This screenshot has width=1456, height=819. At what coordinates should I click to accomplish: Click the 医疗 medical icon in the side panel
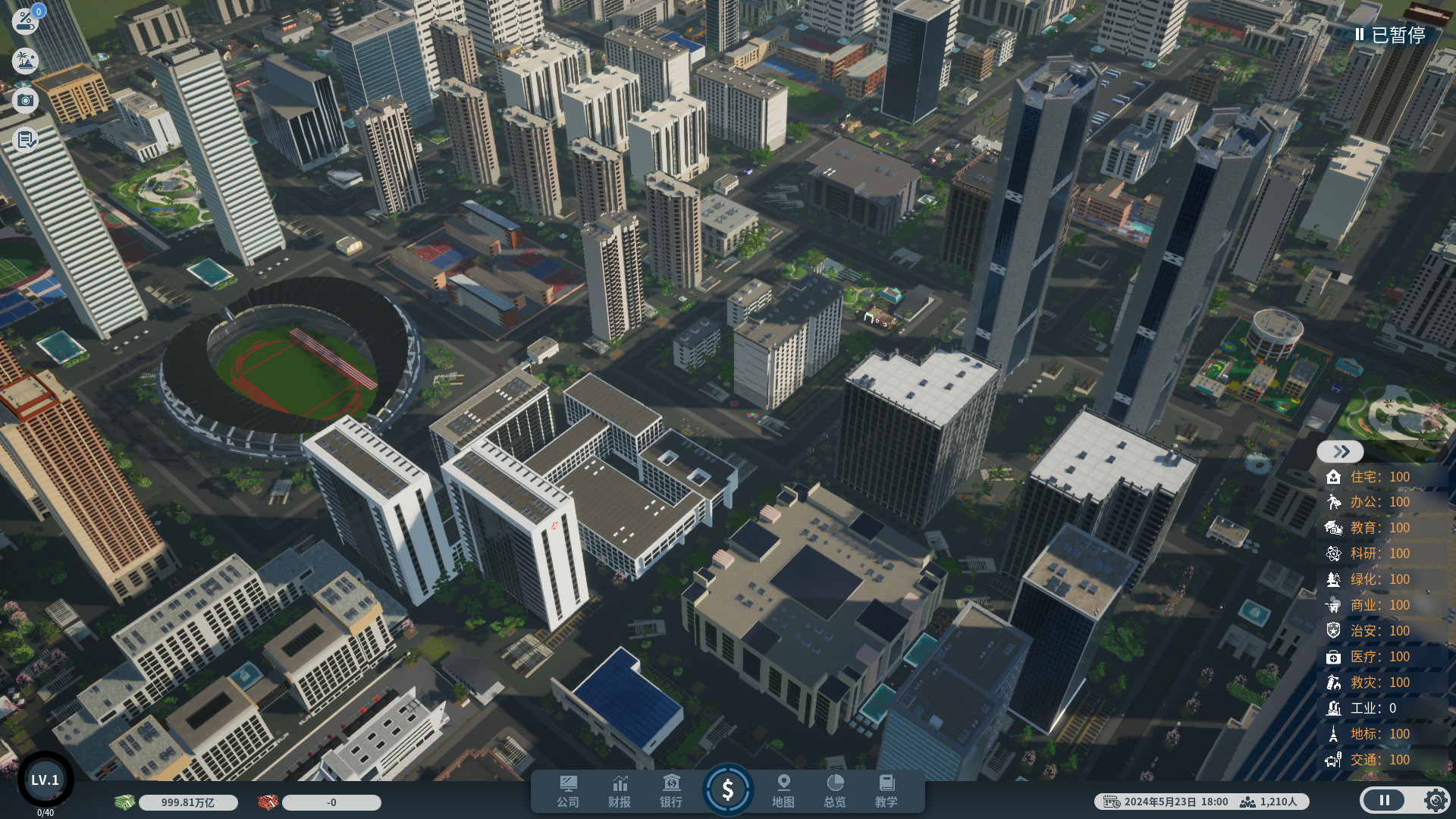pyautogui.click(x=1335, y=657)
